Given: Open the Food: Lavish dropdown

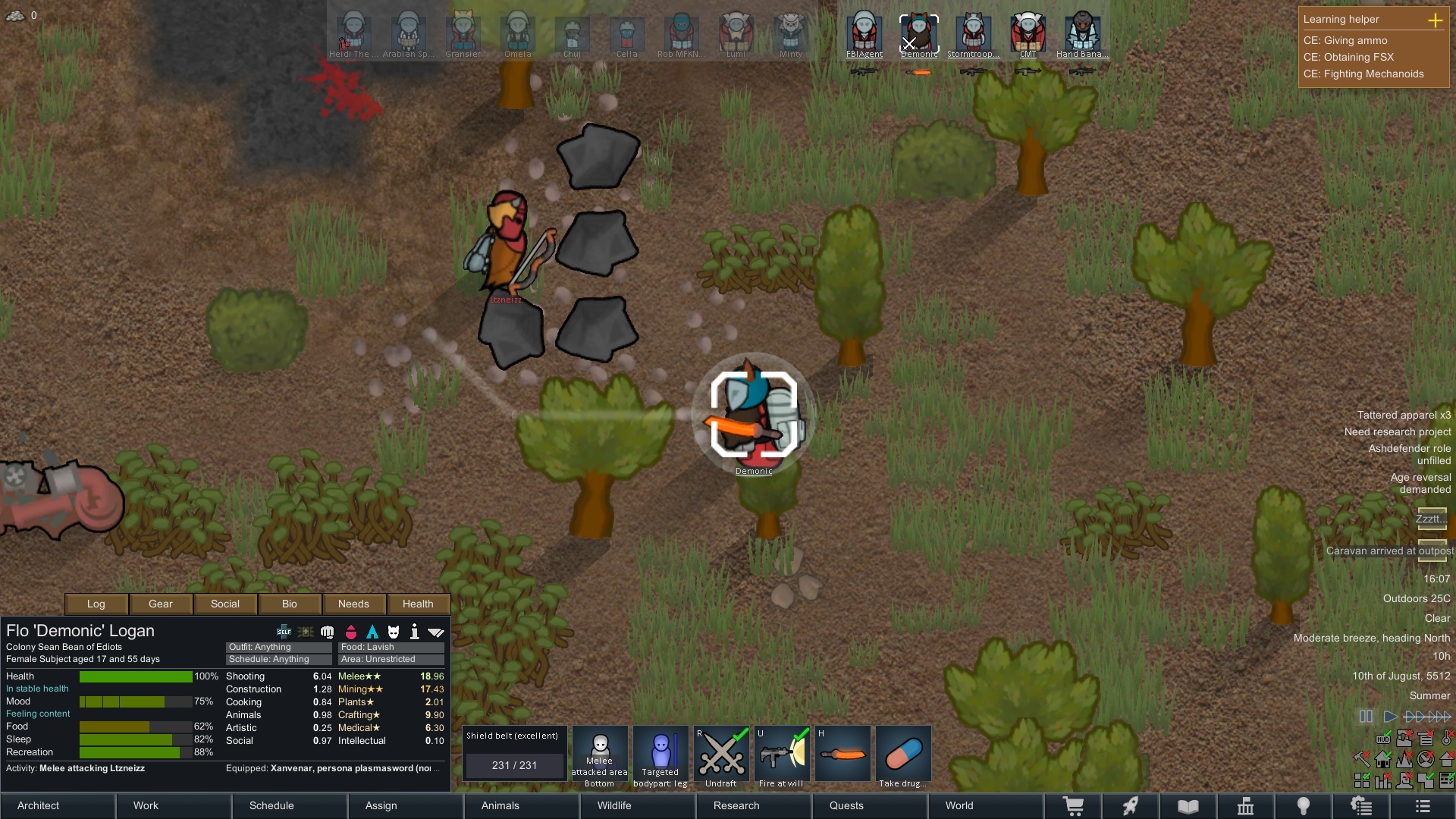Looking at the screenshot, I should pyautogui.click(x=391, y=647).
